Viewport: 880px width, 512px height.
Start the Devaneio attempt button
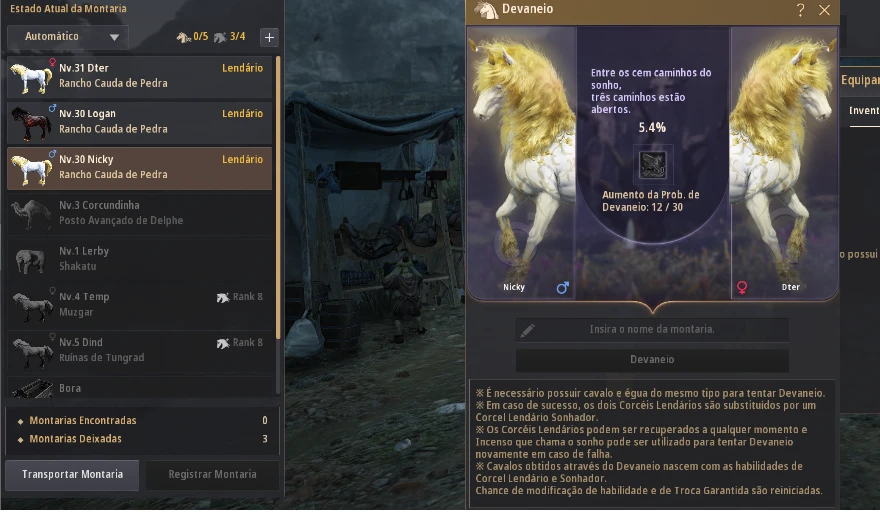652,360
